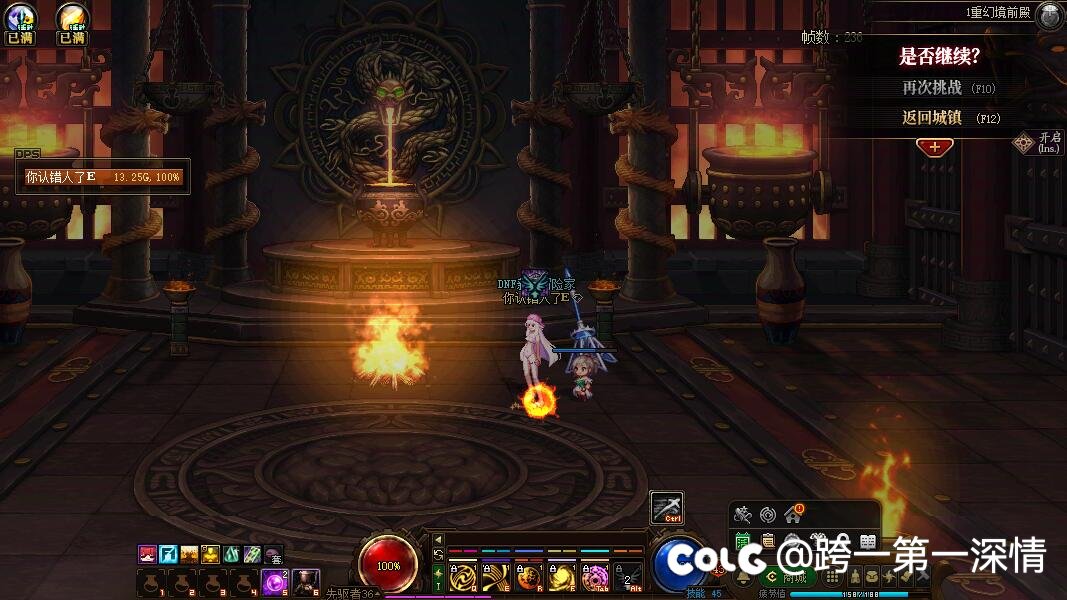The image size is (1067, 600).
Task: Activate the F flame skill
Action: pos(562,577)
